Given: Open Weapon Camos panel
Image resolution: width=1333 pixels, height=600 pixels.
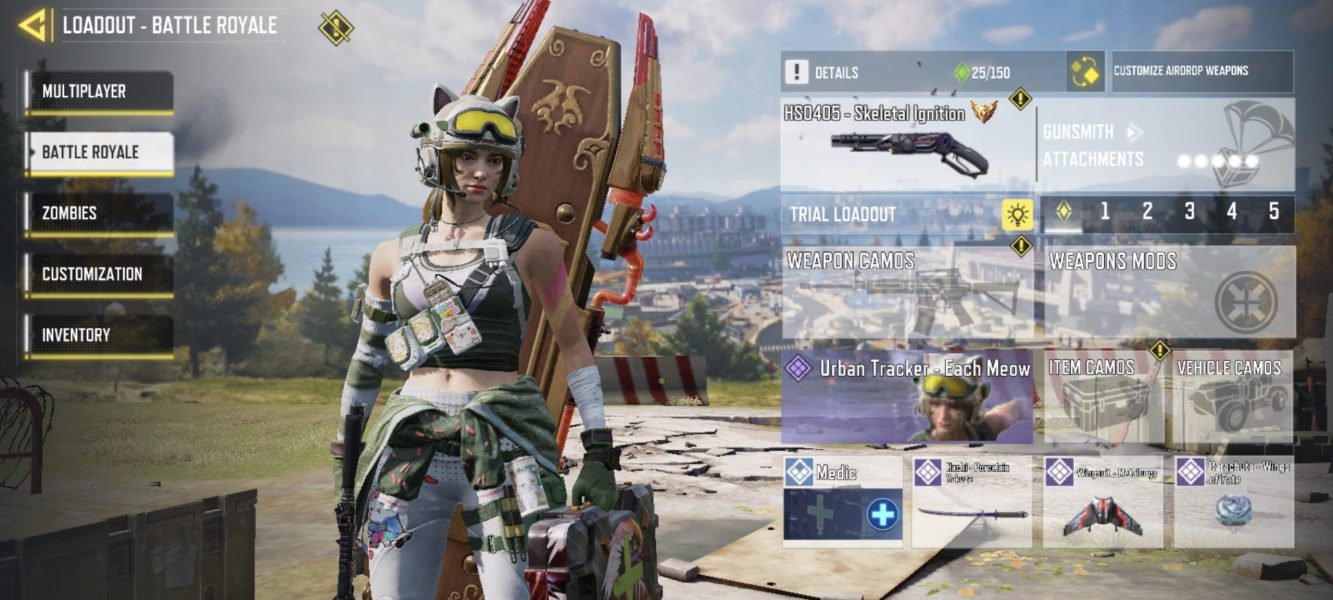Looking at the screenshot, I should coord(907,293).
